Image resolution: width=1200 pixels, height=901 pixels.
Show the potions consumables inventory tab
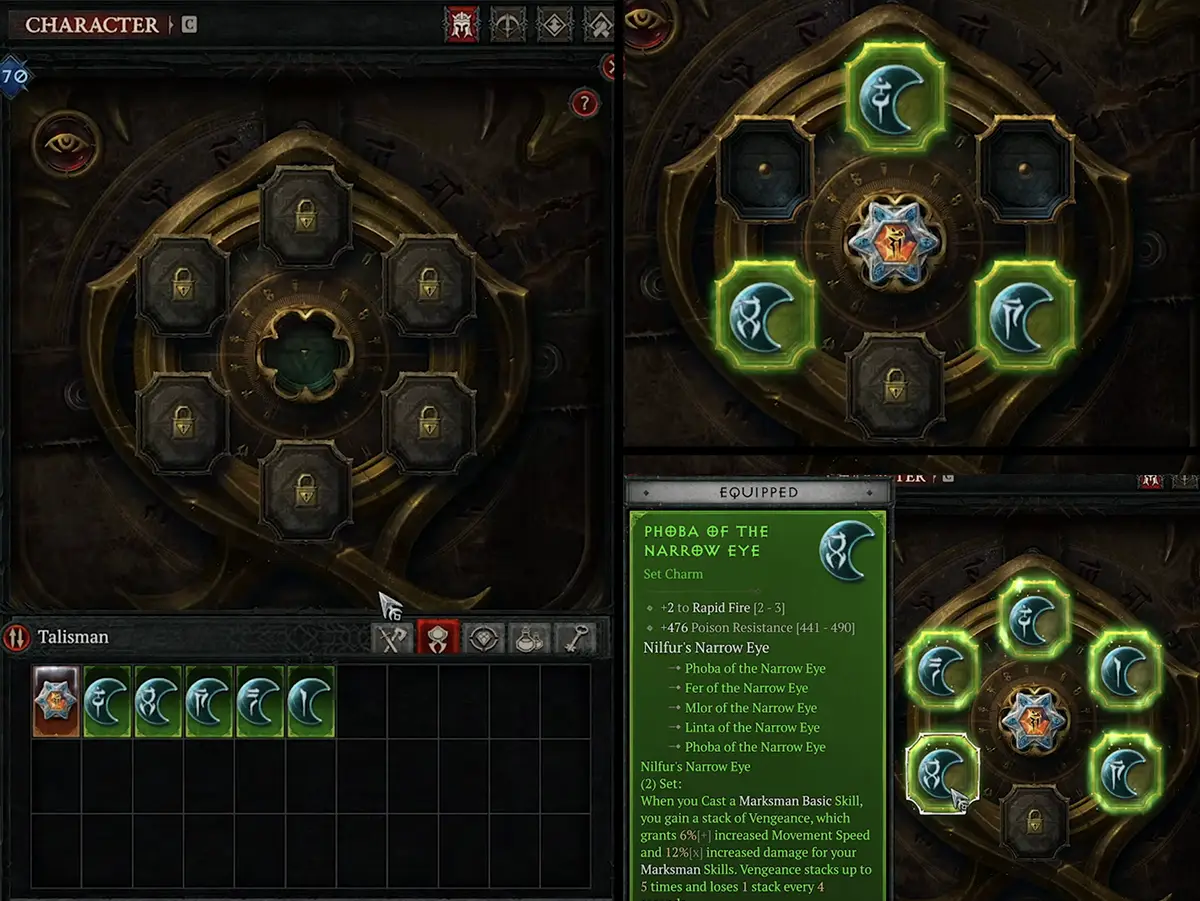(530, 638)
